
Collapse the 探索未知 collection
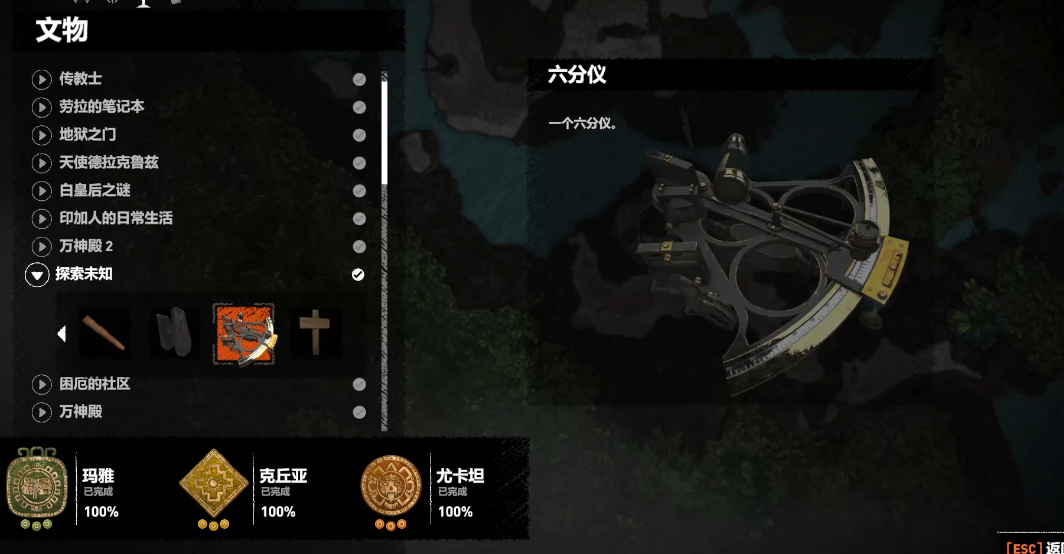point(38,274)
